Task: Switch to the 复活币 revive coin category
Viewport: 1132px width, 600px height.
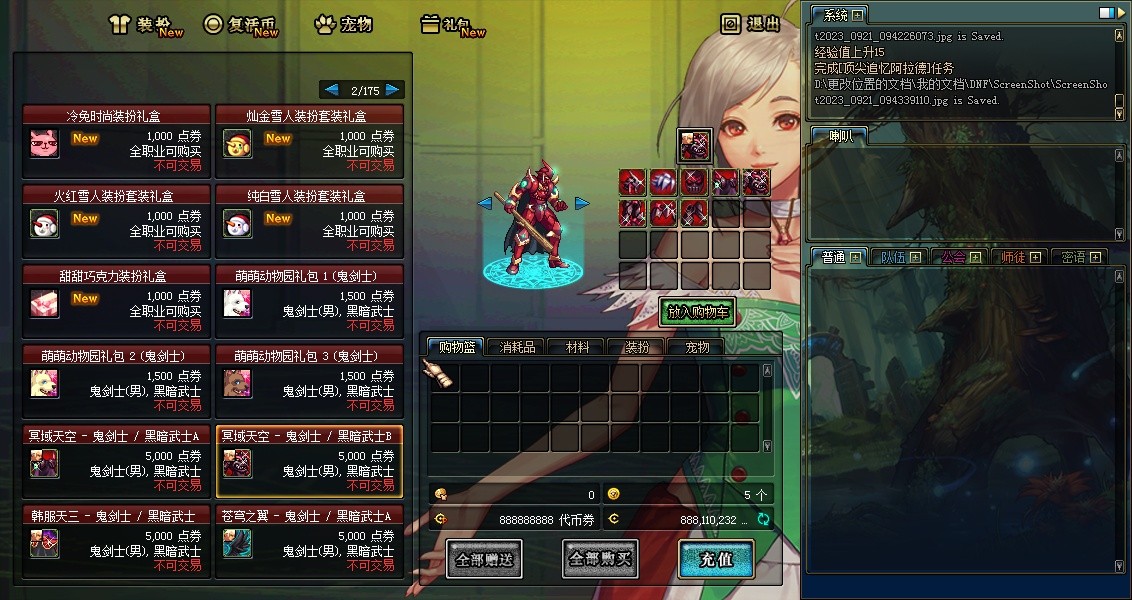Action: tap(240, 25)
